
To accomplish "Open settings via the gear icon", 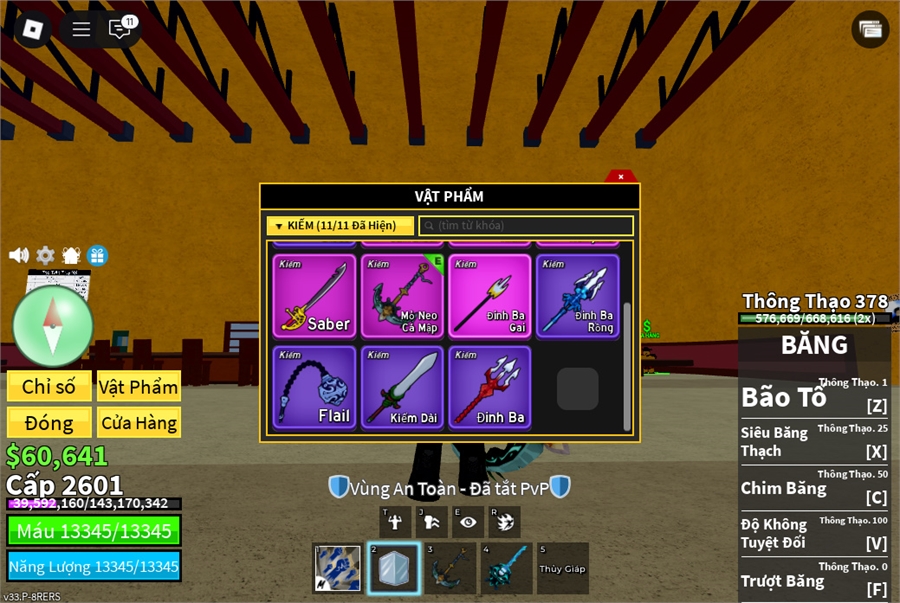I will pos(45,255).
